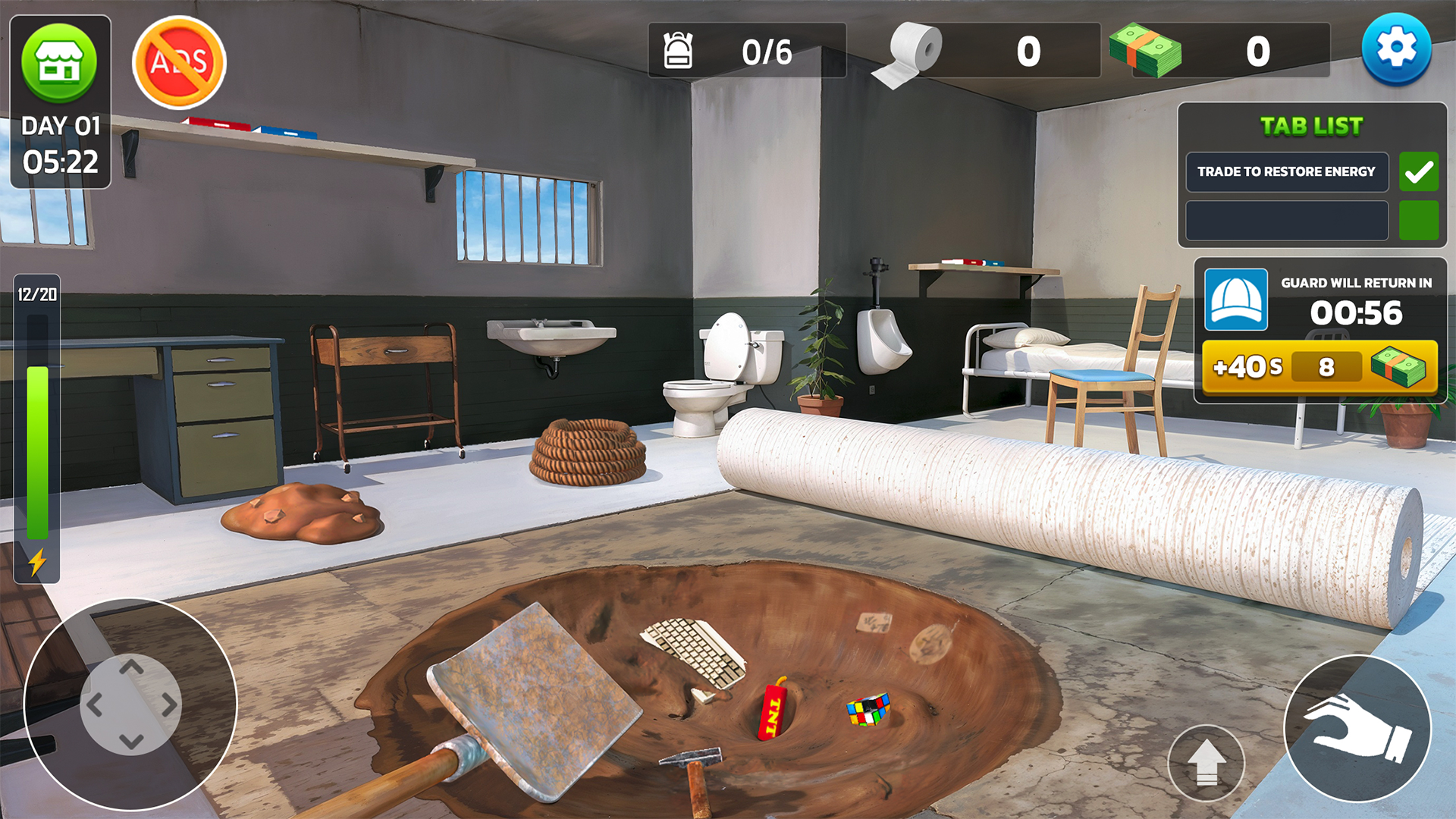Tap the DAY 01 timer panel
Image resolution: width=1456 pixels, height=819 pixels.
59,144
